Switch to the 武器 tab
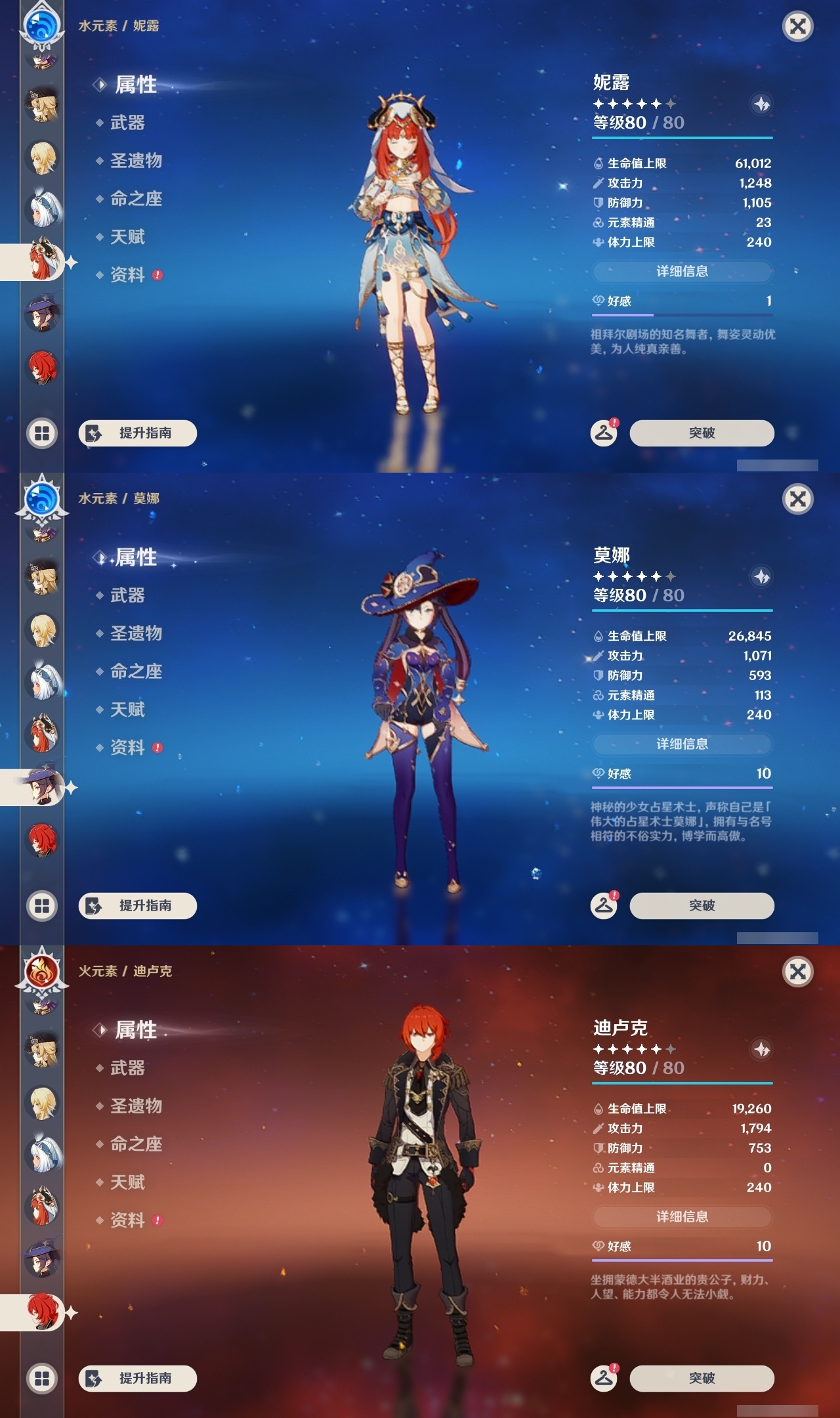Screen dimensions: 840x1418 [x=125, y=123]
